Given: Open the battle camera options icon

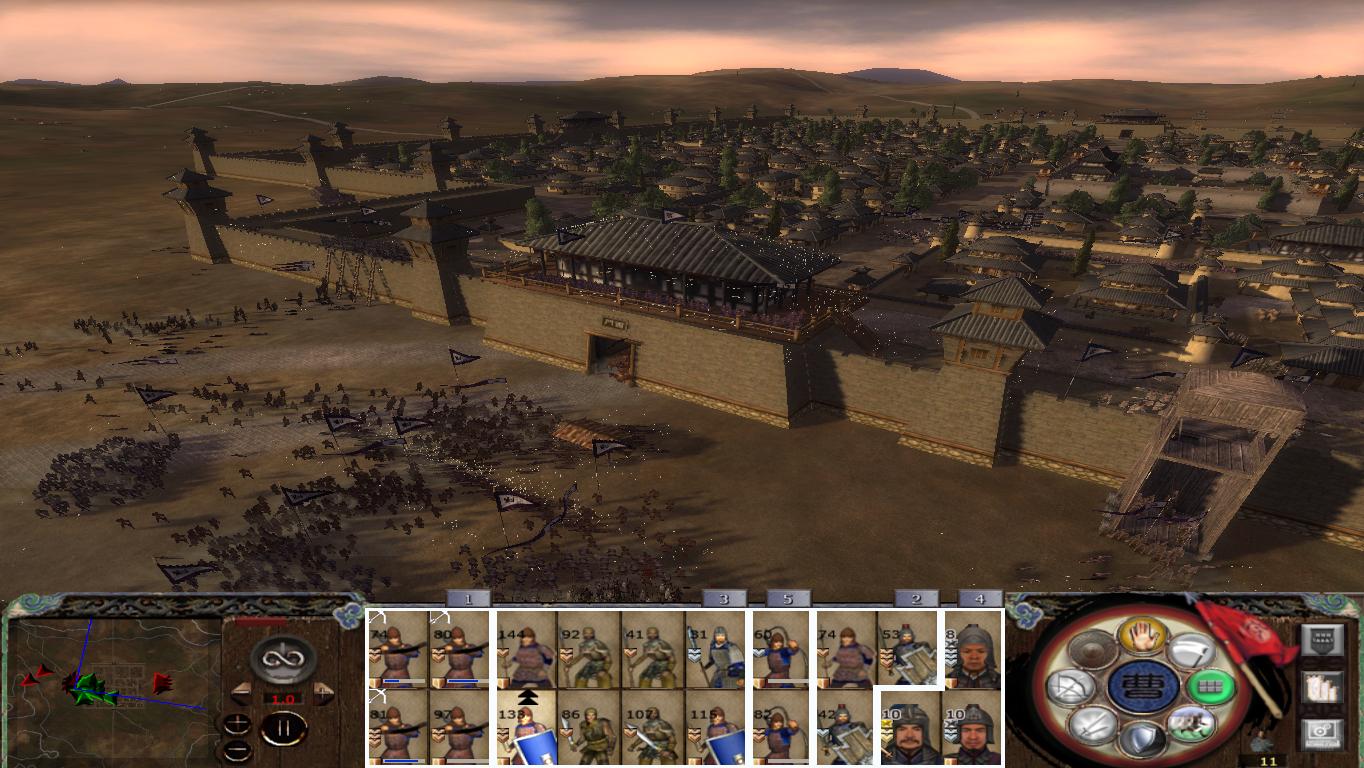Looking at the screenshot, I should pyautogui.click(x=1321, y=731).
